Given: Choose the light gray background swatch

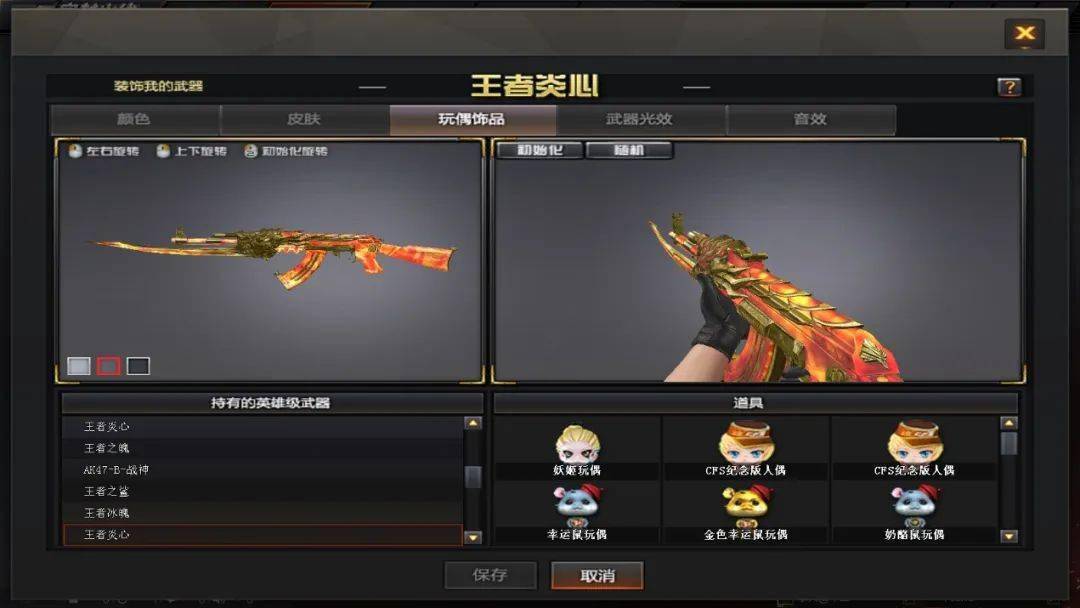Looking at the screenshot, I should click(79, 366).
